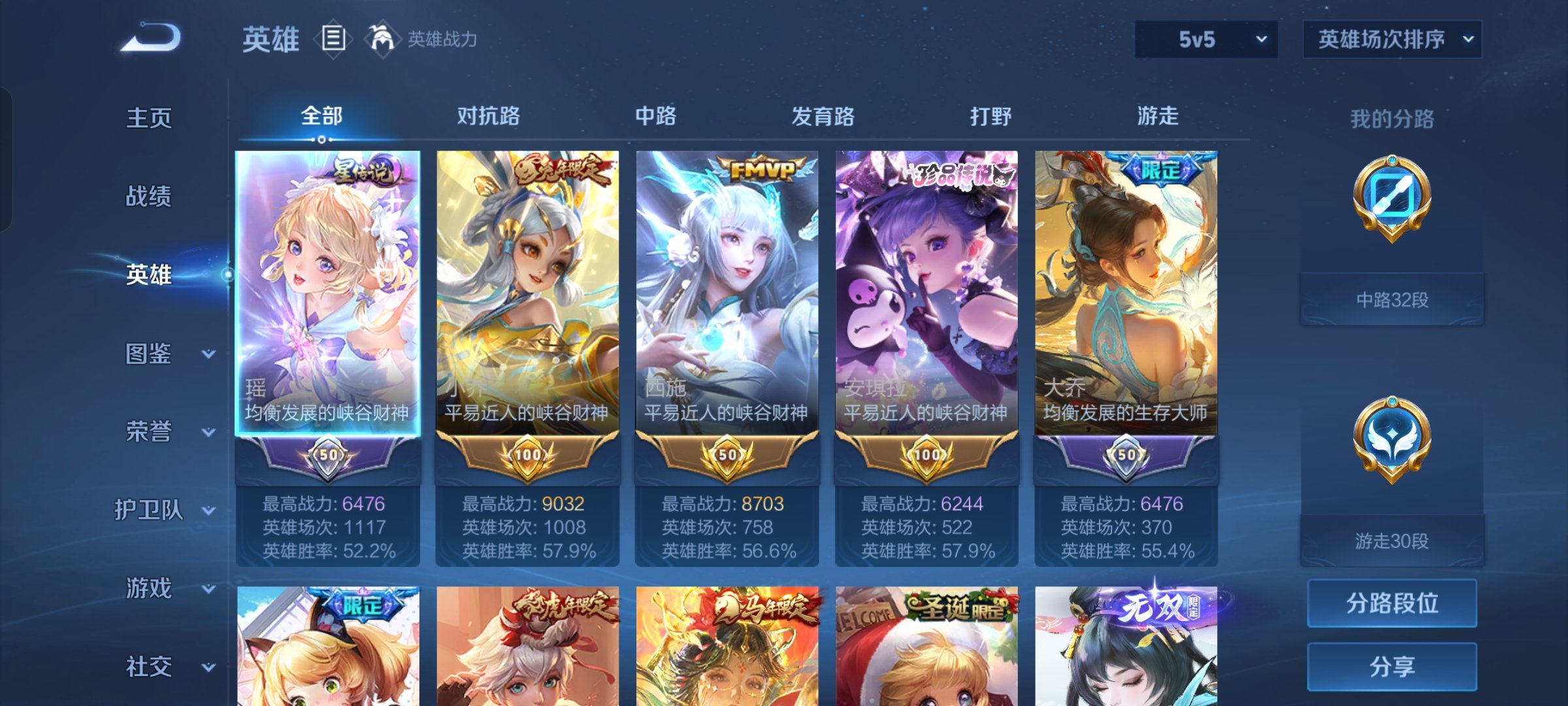Open the 游戏 section in the sidebar
The height and width of the screenshot is (706, 1568).
click(149, 588)
